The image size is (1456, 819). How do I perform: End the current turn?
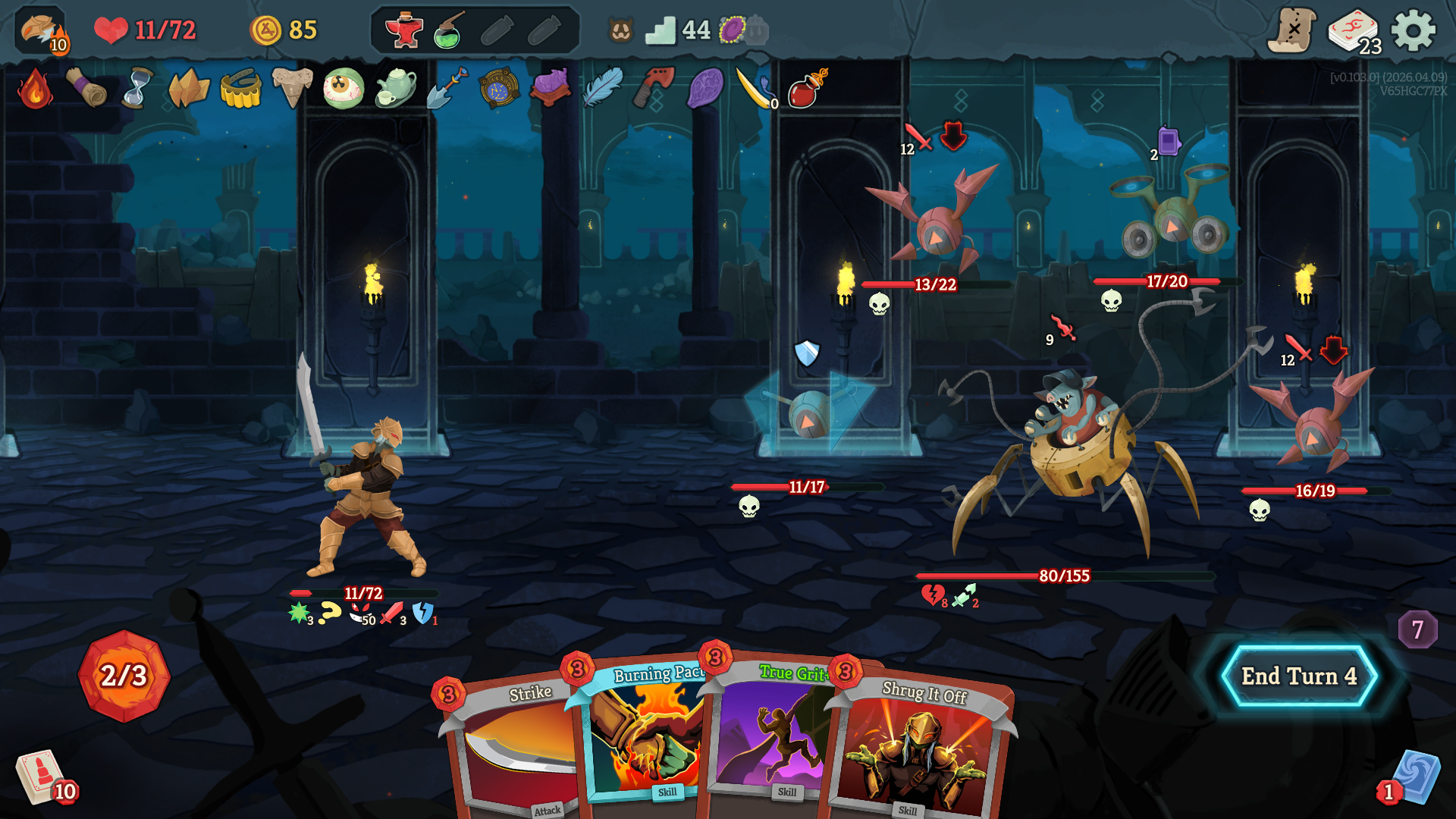click(1298, 676)
